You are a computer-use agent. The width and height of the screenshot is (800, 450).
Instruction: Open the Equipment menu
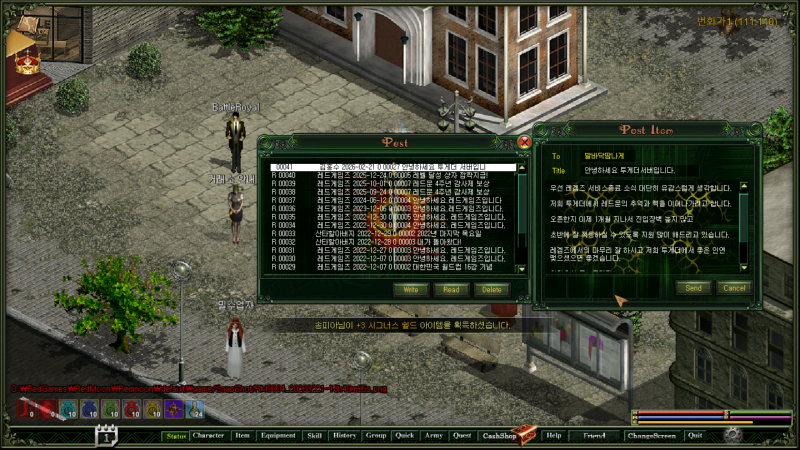point(278,436)
